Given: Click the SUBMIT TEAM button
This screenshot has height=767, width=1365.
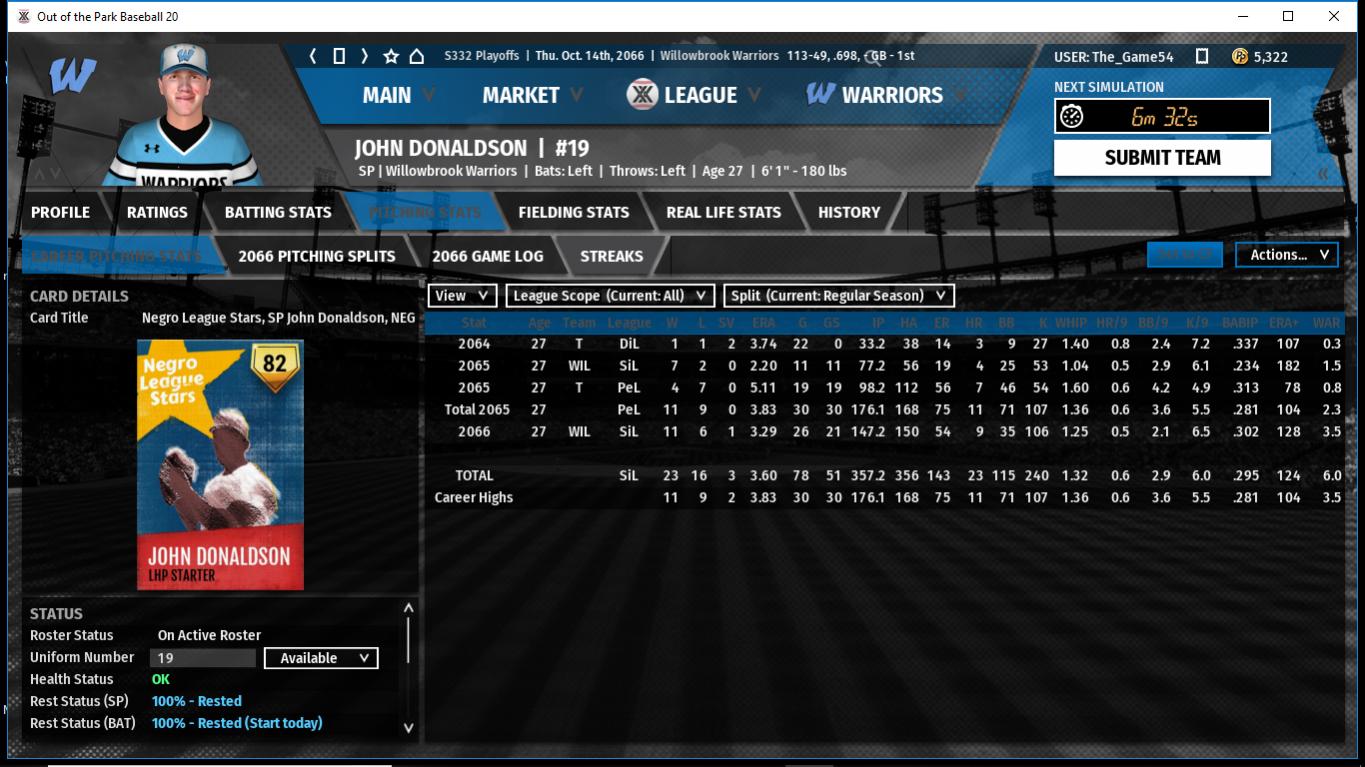Looking at the screenshot, I should tap(1162, 158).
